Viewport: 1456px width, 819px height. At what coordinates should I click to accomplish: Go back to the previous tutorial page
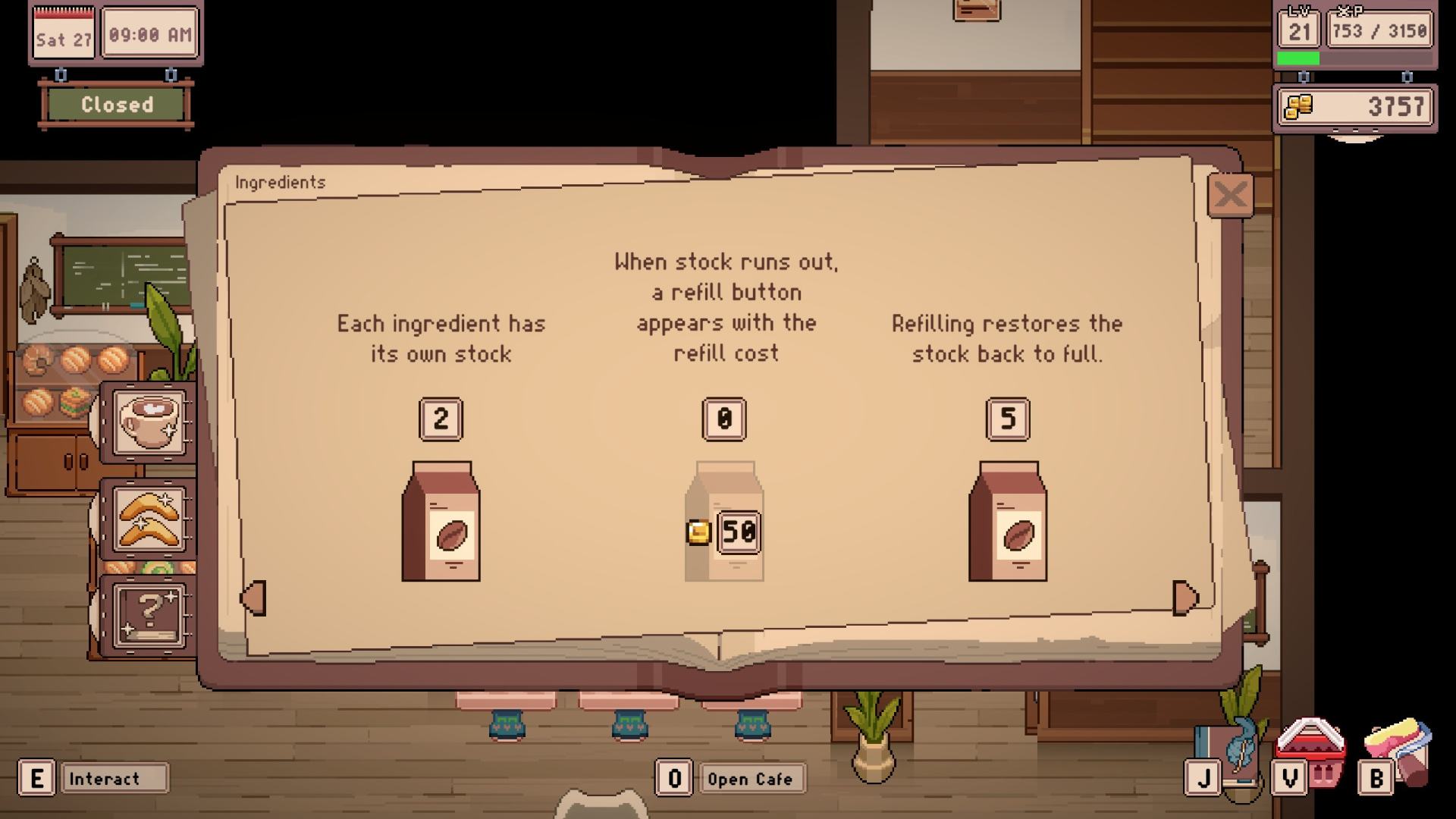(x=254, y=598)
